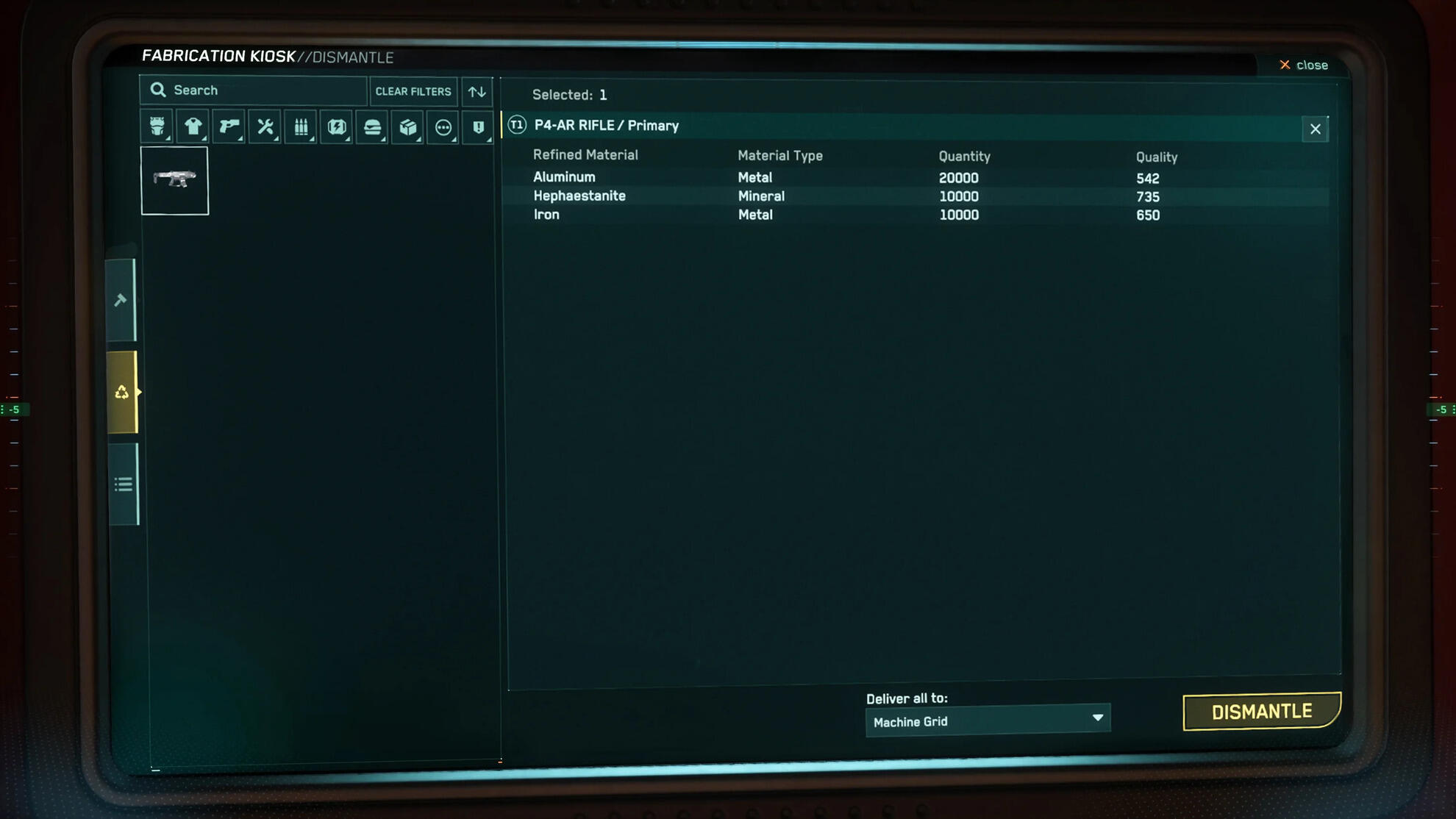Filter by clothing with the shirt icon
The image size is (1456, 819).
click(x=193, y=126)
